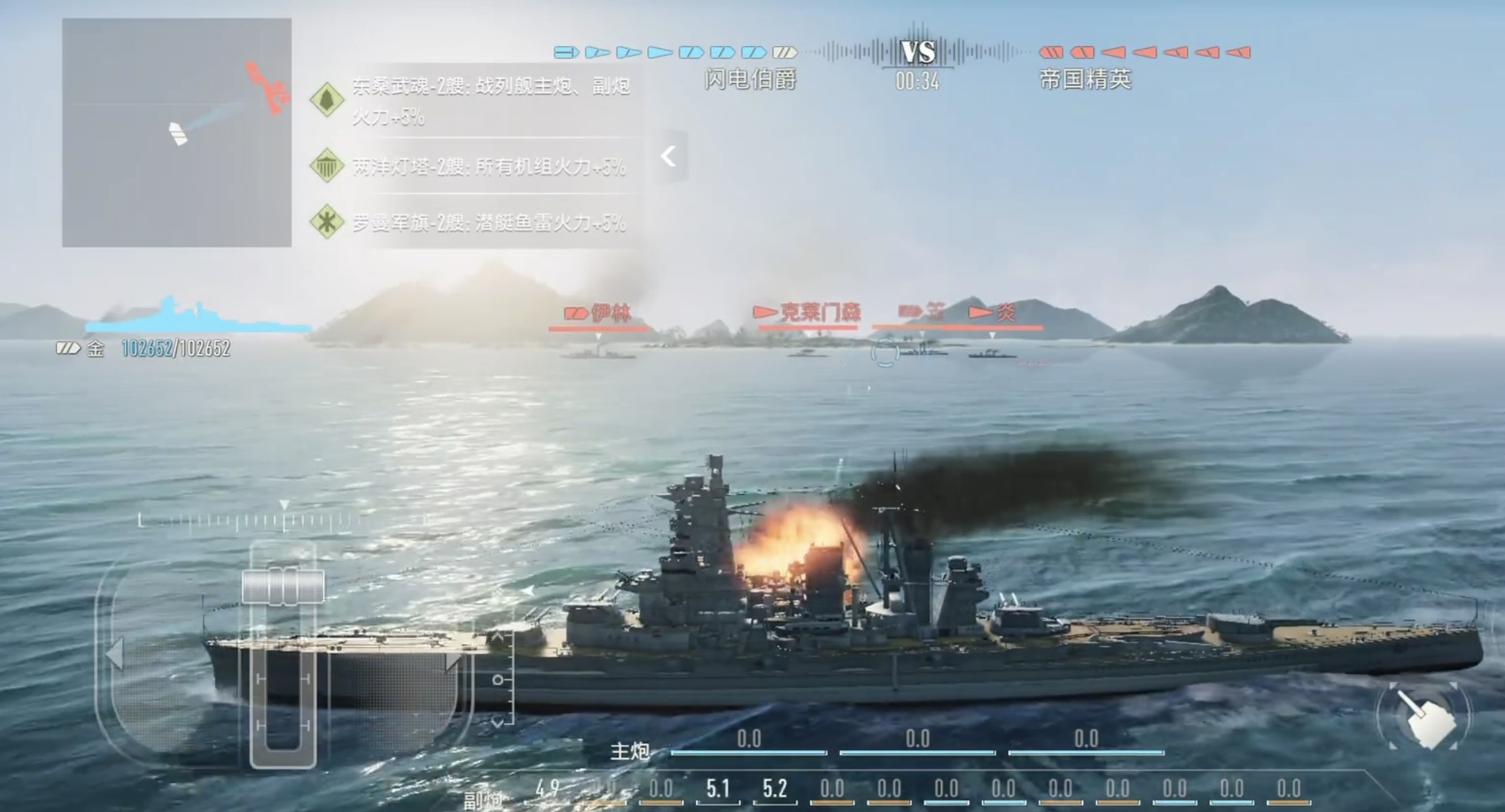The image size is (1505, 812).
Task: Click the upper chevron on the zoom scale
Action: [499, 636]
